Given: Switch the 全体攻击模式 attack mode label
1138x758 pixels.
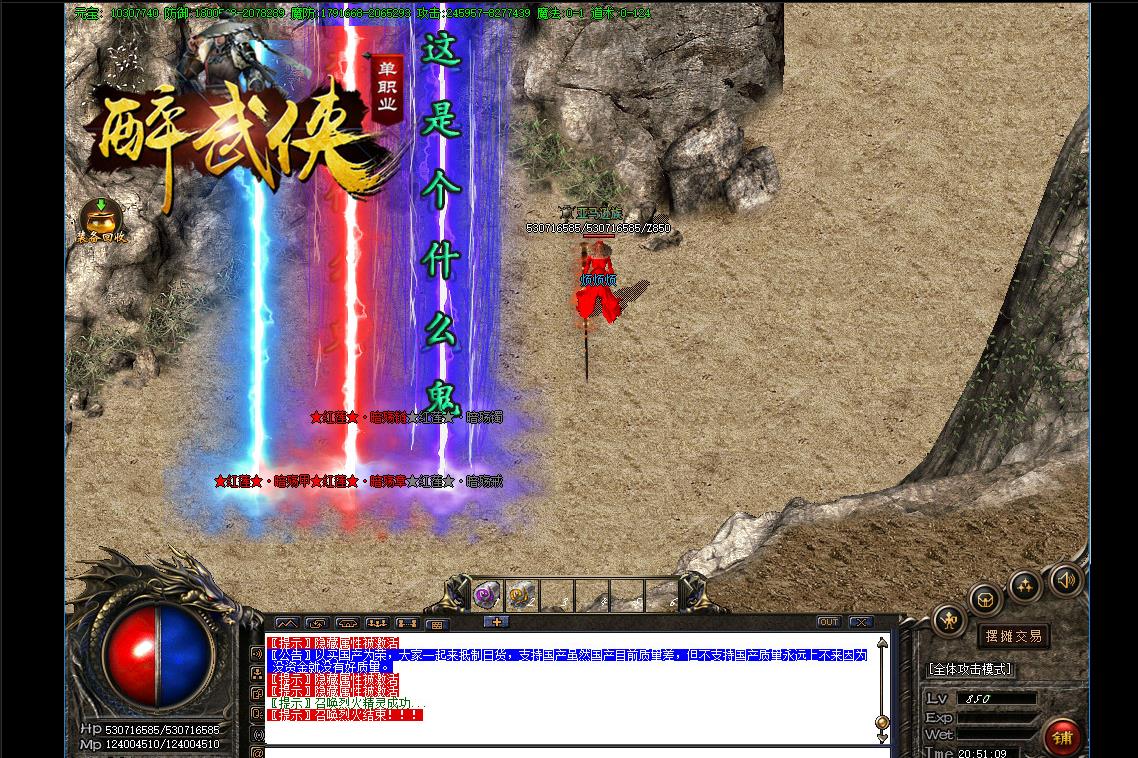Looking at the screenshot, I should [970, 669].
